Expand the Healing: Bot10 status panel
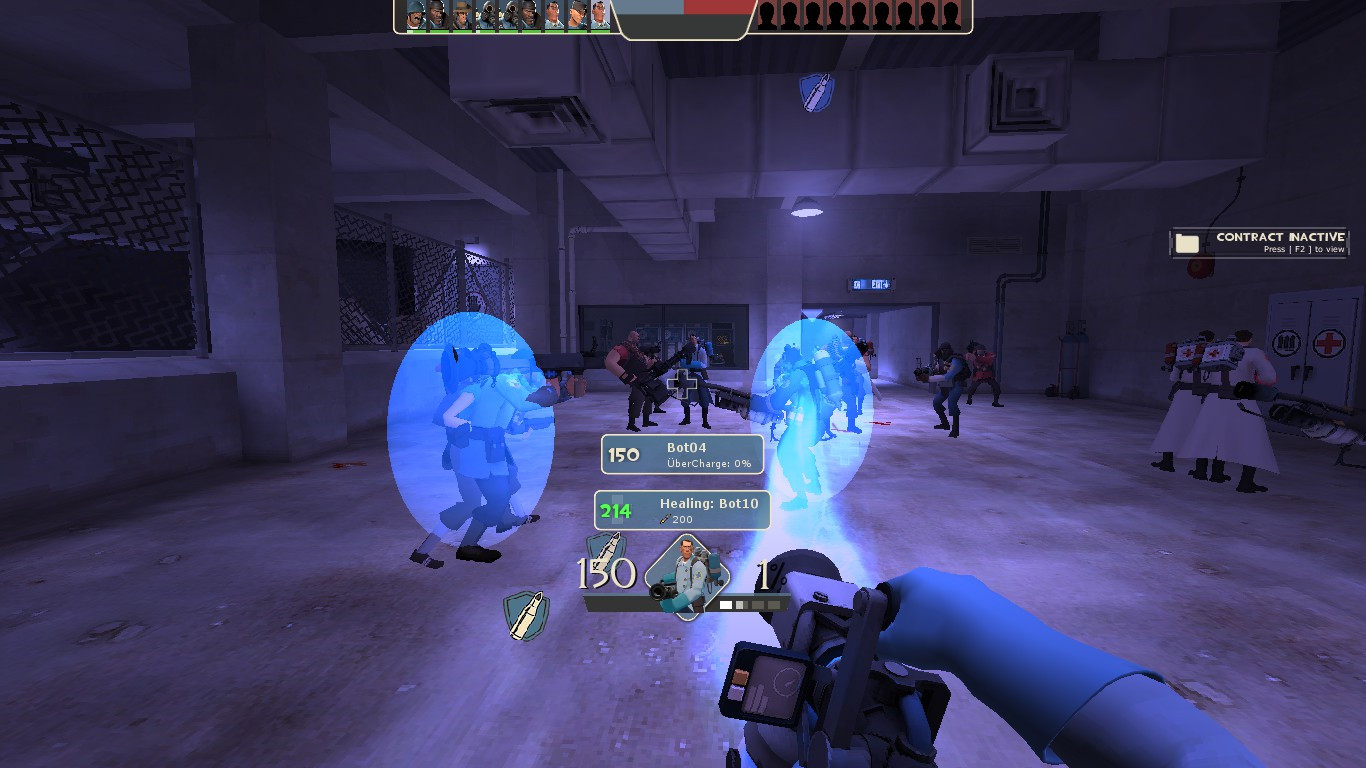 click(681, 510)
